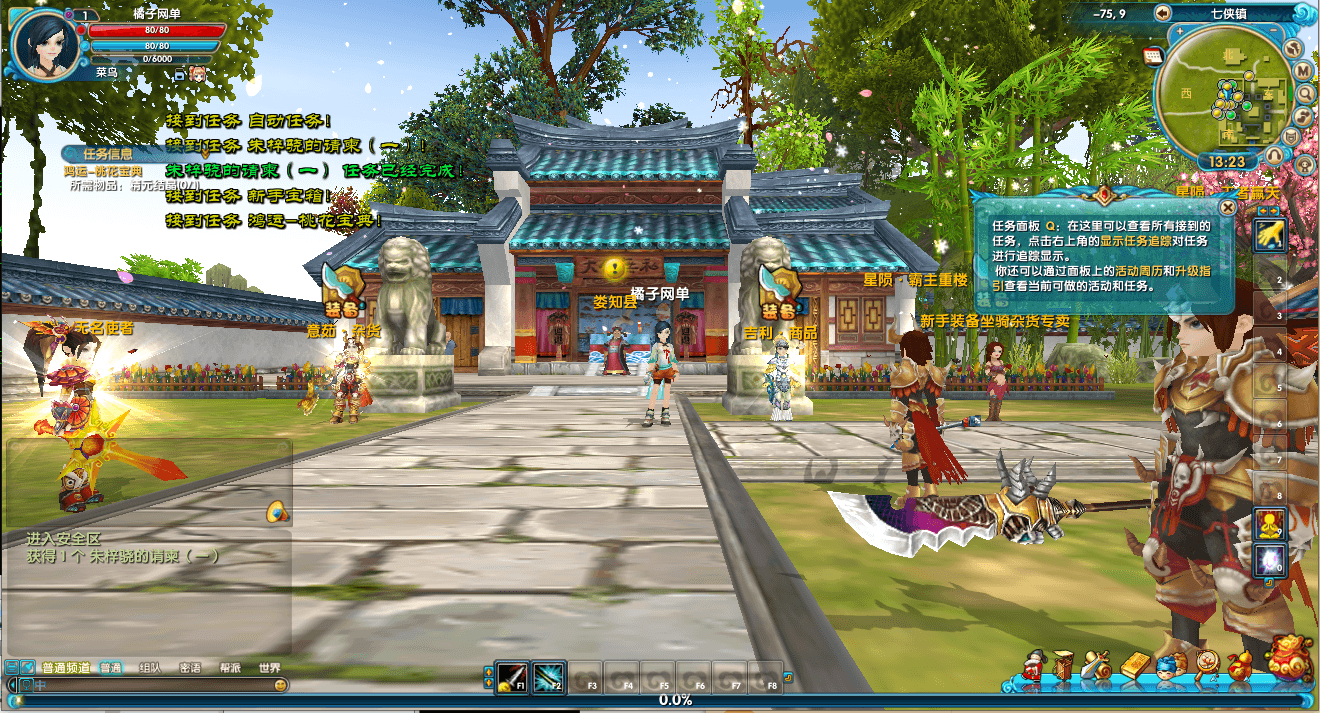Viewport: 1320px width, 713px height.
Task: Focus the chat message input field
Action: coord(150,685)
